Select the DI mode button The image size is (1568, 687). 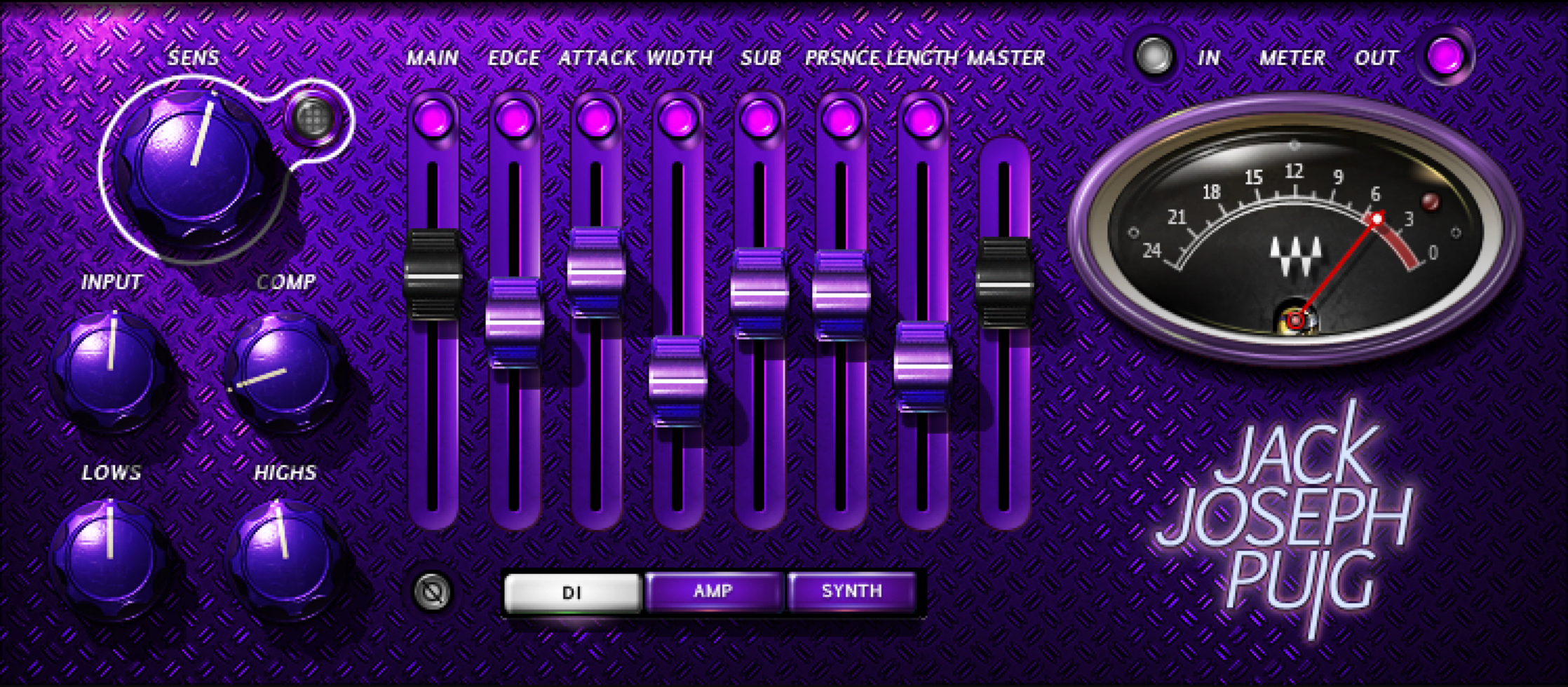pyautogui.click(x=572, y=592)
